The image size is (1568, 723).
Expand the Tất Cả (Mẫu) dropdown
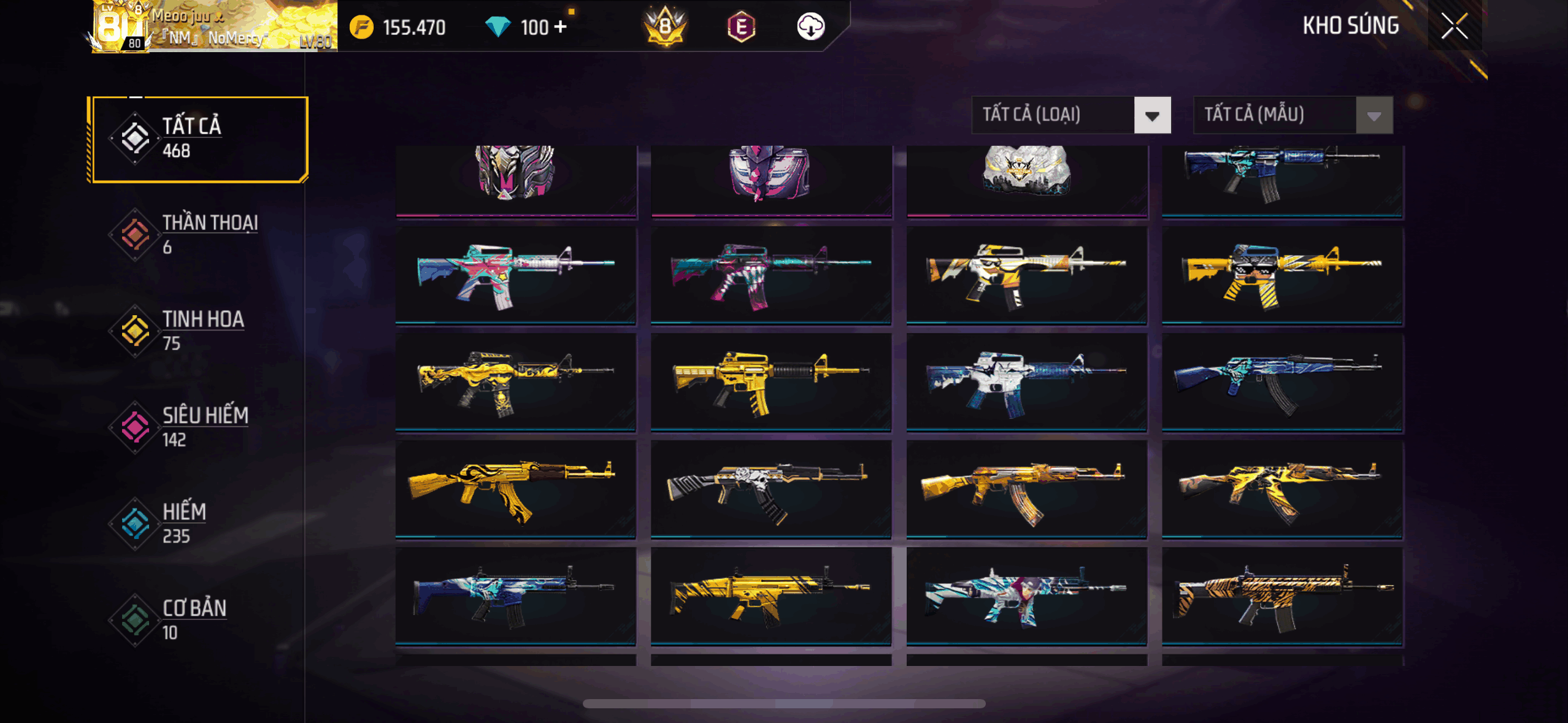click(1293, 115)
